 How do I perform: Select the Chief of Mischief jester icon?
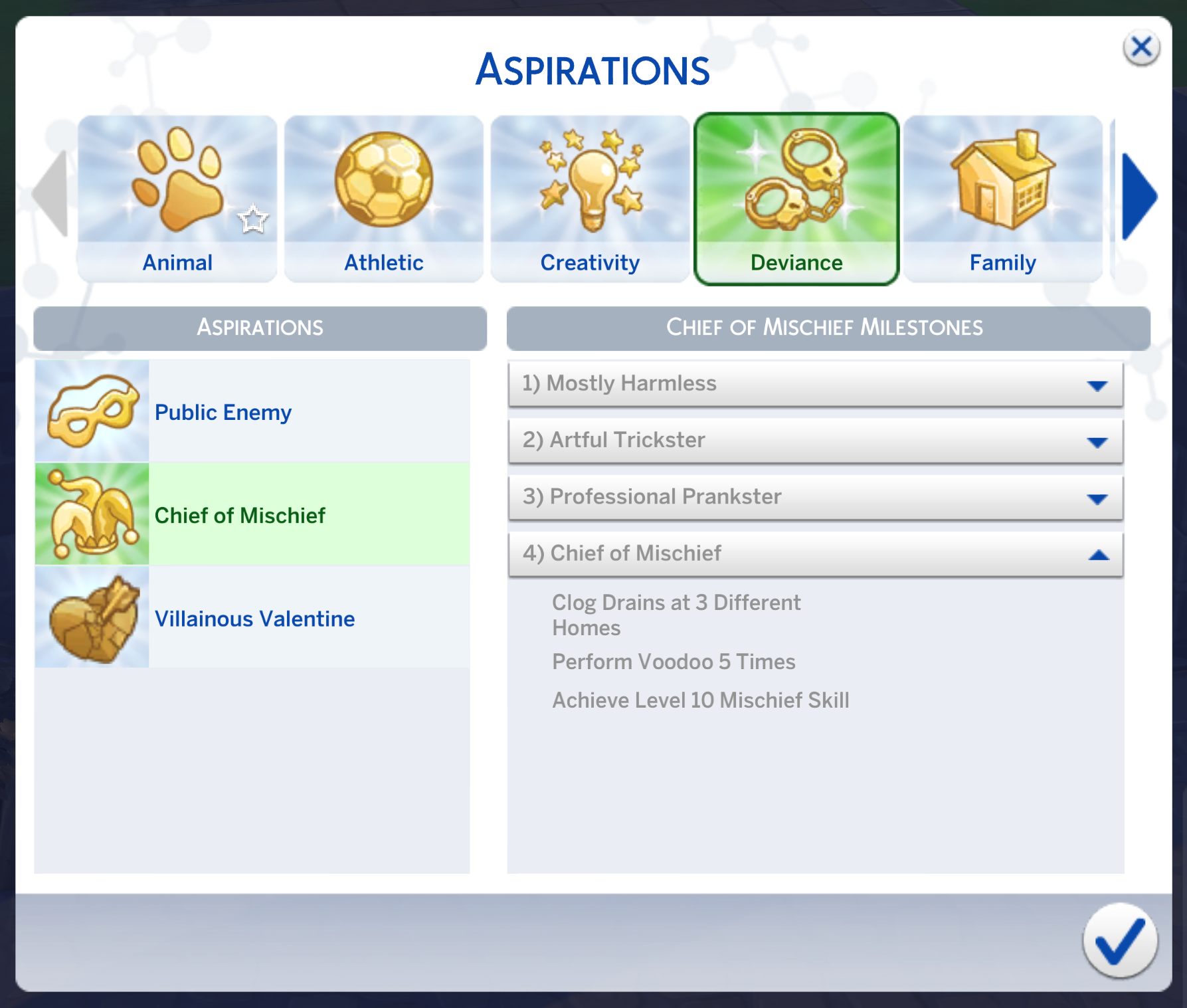(x=92, y=514)
